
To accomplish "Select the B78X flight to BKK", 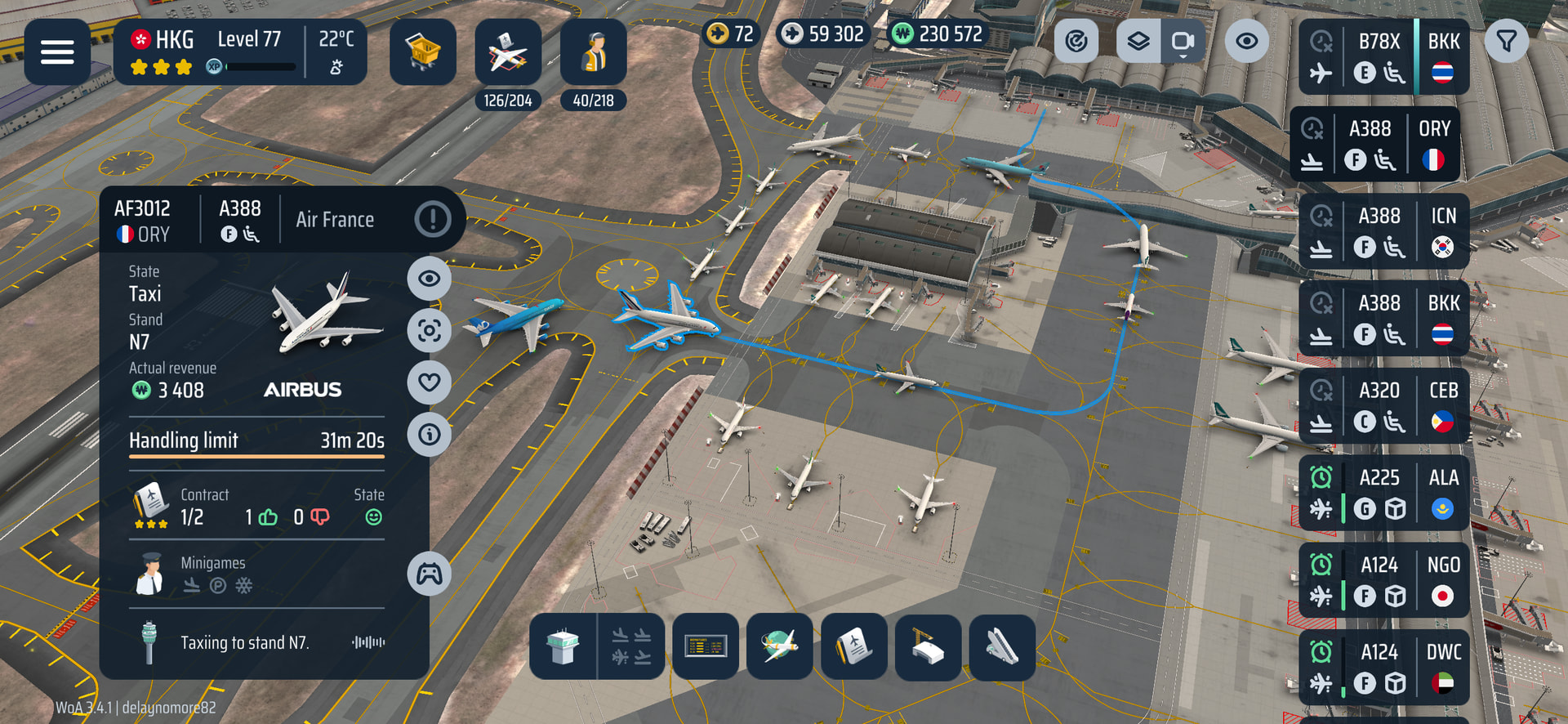I will [x=1383, y=56].
